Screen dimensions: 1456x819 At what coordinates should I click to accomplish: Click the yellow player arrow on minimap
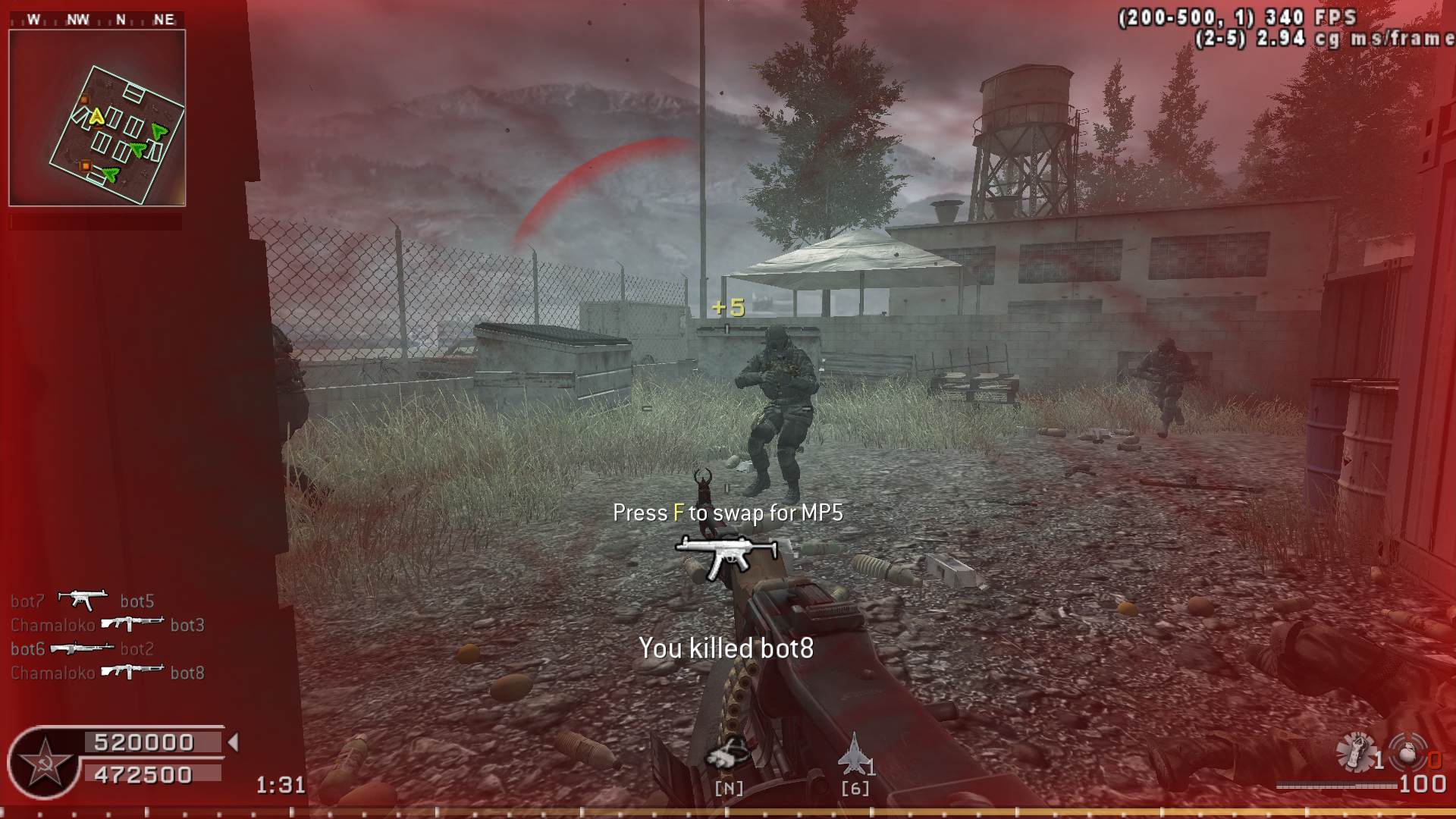pyautogui.click(x=96, y=117)
